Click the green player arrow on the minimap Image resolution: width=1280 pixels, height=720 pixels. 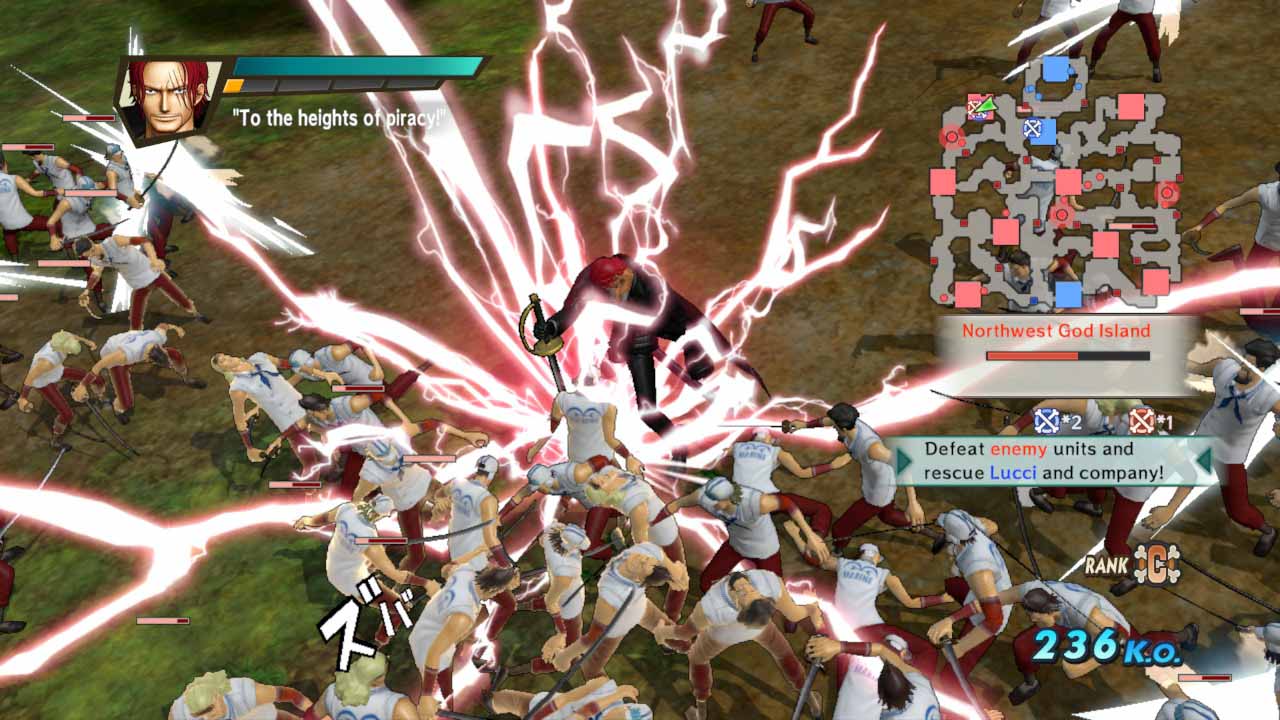[986, 104]
